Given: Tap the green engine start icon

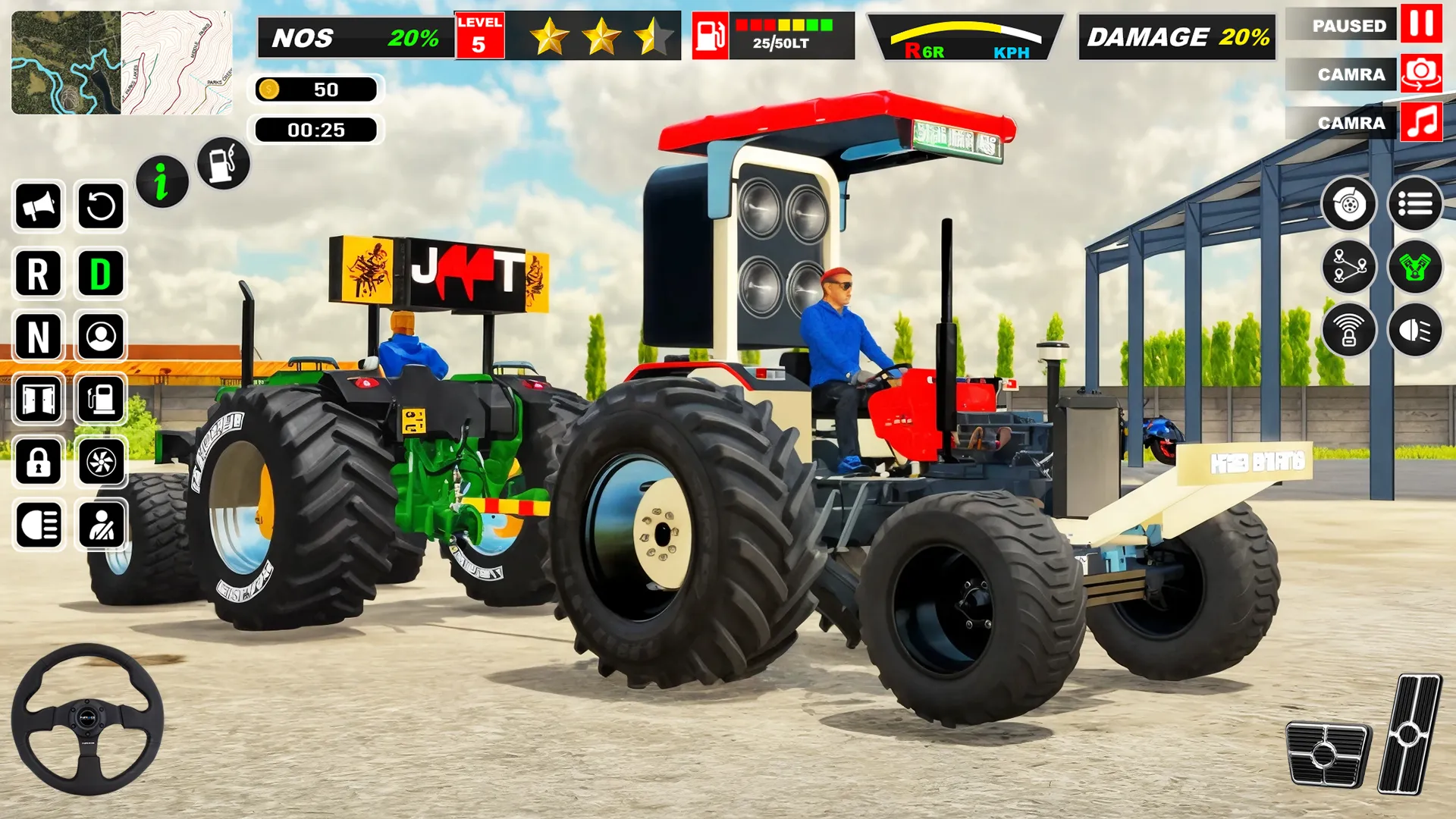Looking at the screenshot, I should (x=1415, y=266).
